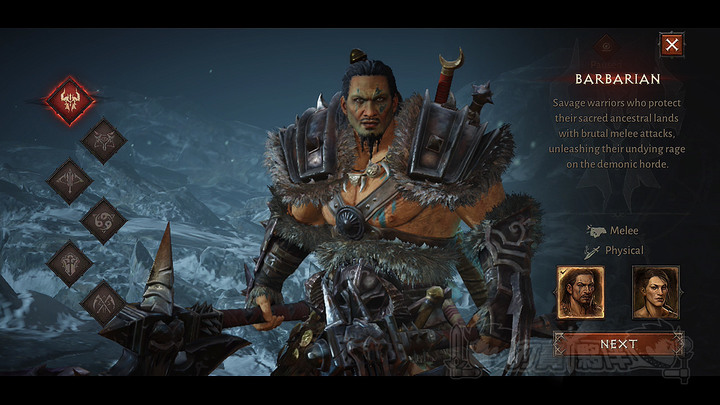This screenshot has width=720, height=405.
Task: Select the Barbarian class icon
Action: tap(70, 101)
